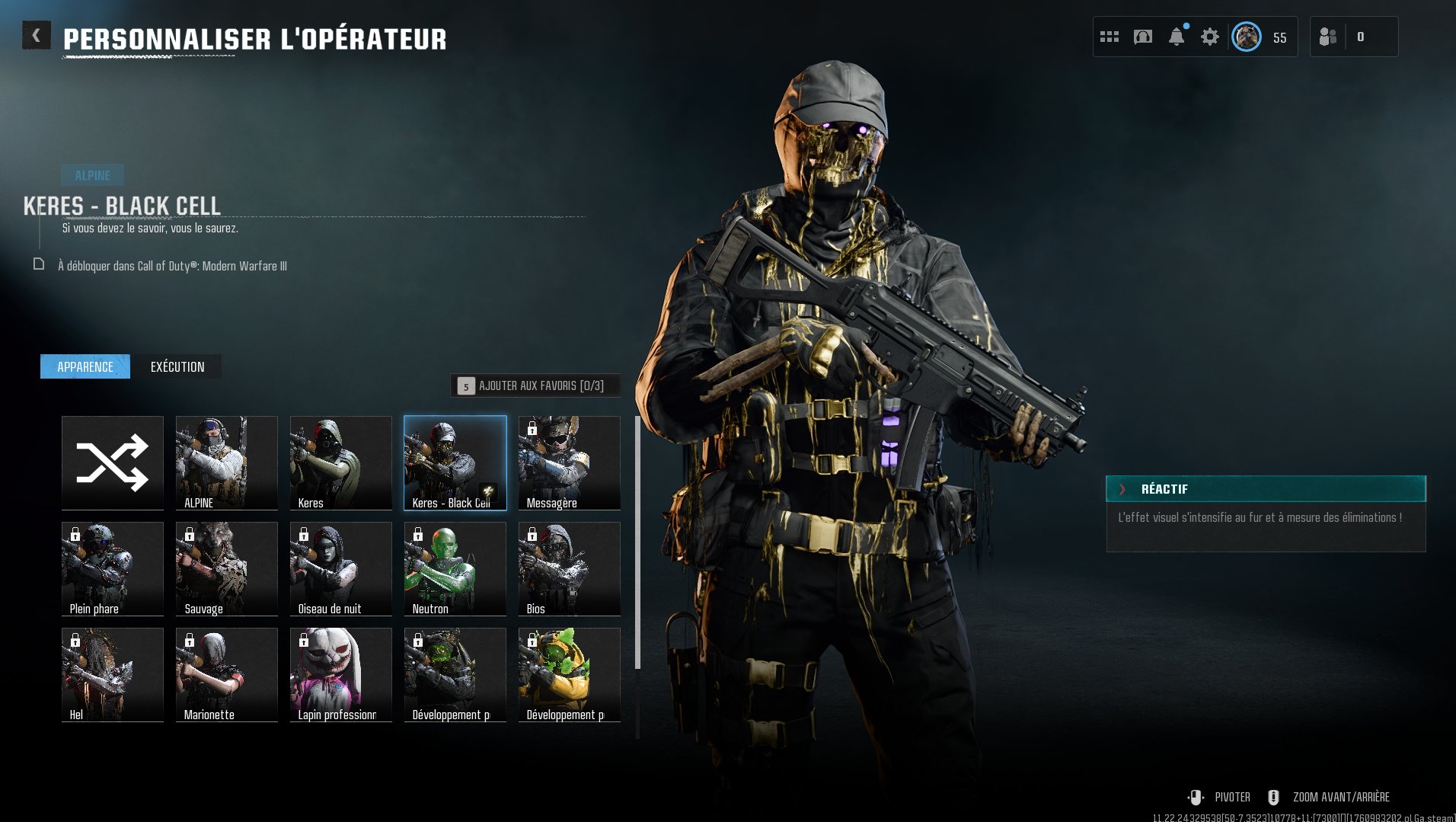Pick the Bios skin tile
This screenshot has width=1456, height=822.
pyautogui.click(x=569, y=568)
